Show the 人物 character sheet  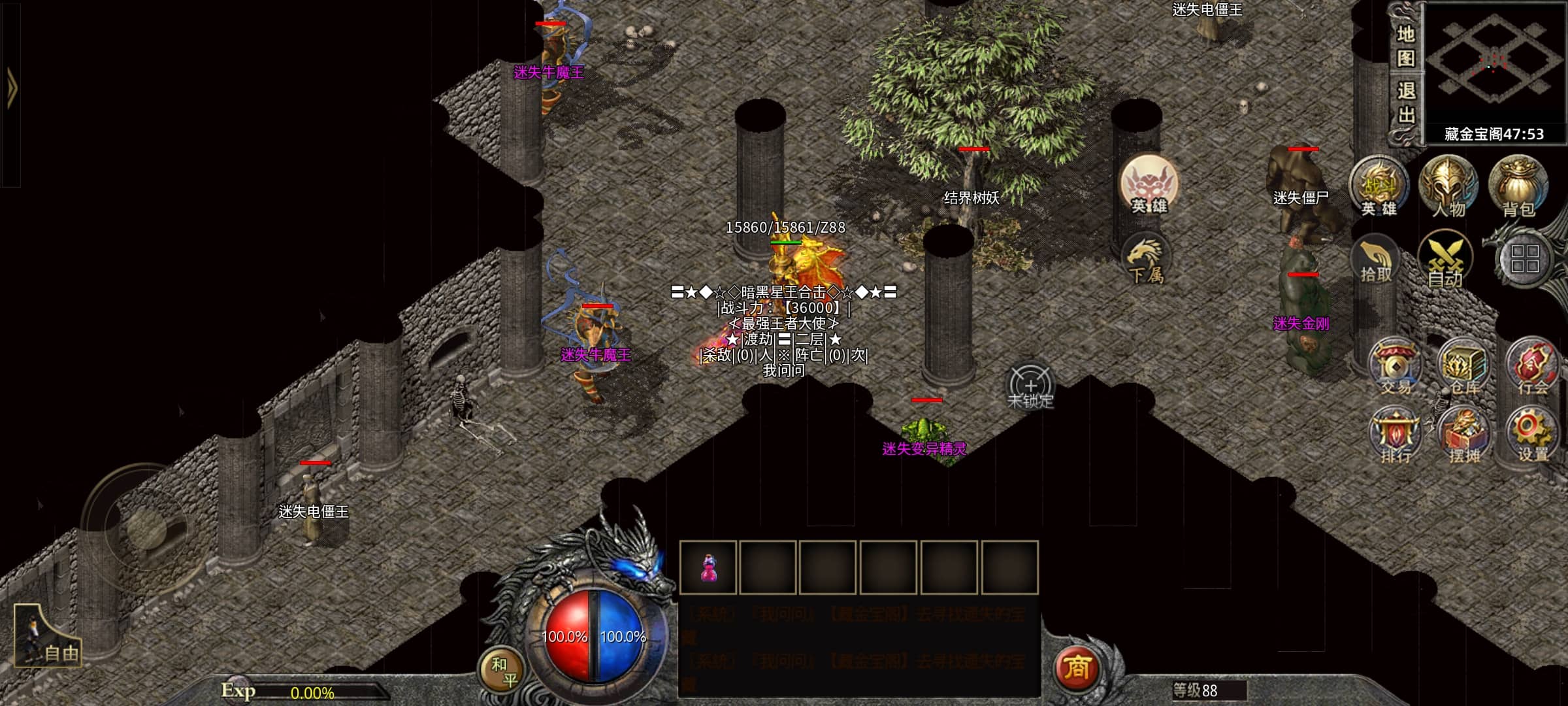(x=1448, y=188)
